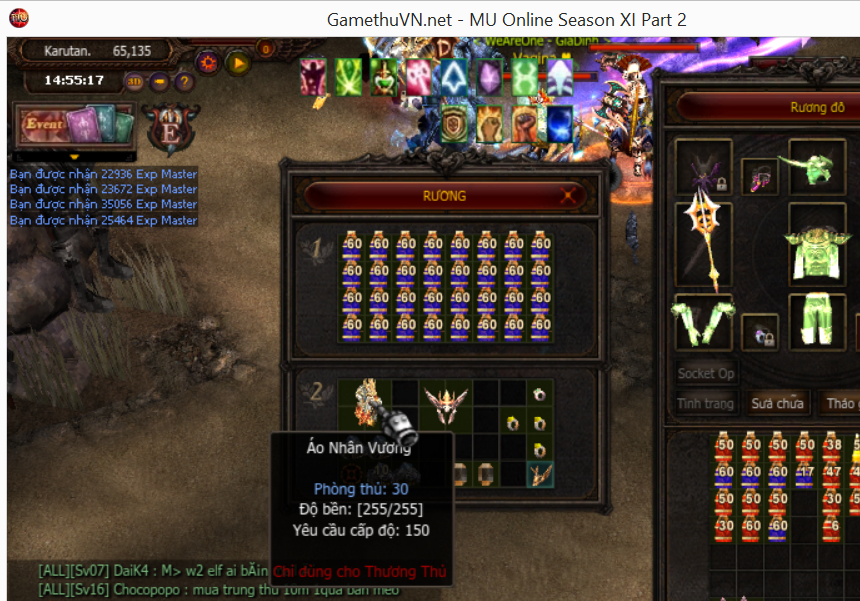
Task: Click the blue upward arrow buff icon
Action: pyautogui.click(x=453, y=77)
